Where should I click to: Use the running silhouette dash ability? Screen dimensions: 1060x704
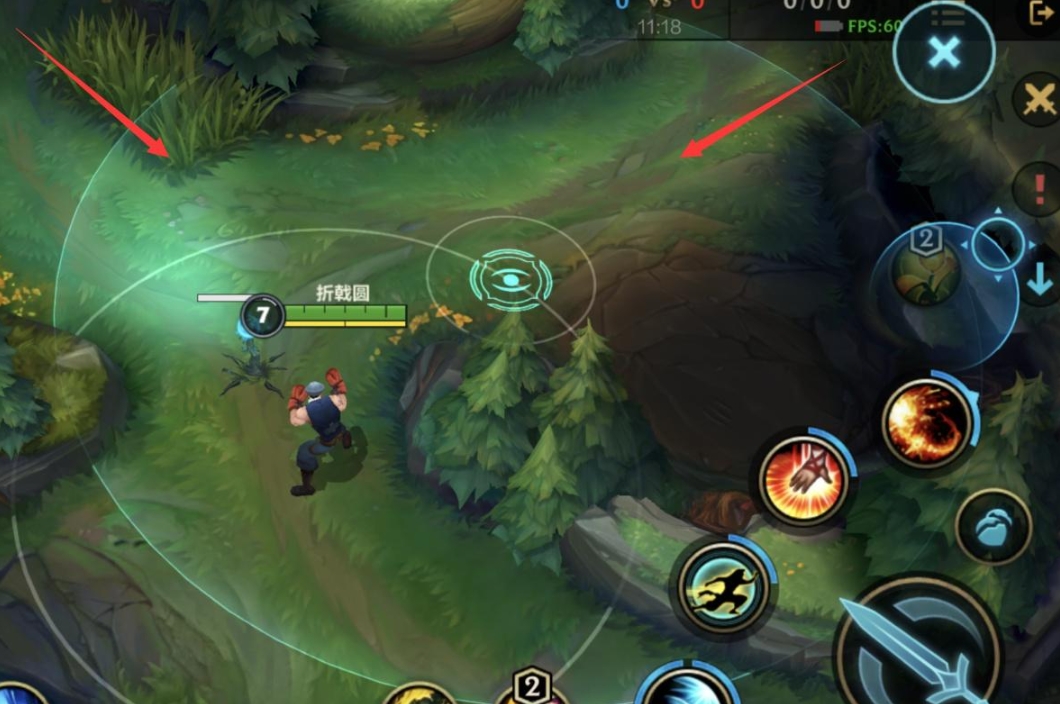pyautogui.click(x=725, y=587)
